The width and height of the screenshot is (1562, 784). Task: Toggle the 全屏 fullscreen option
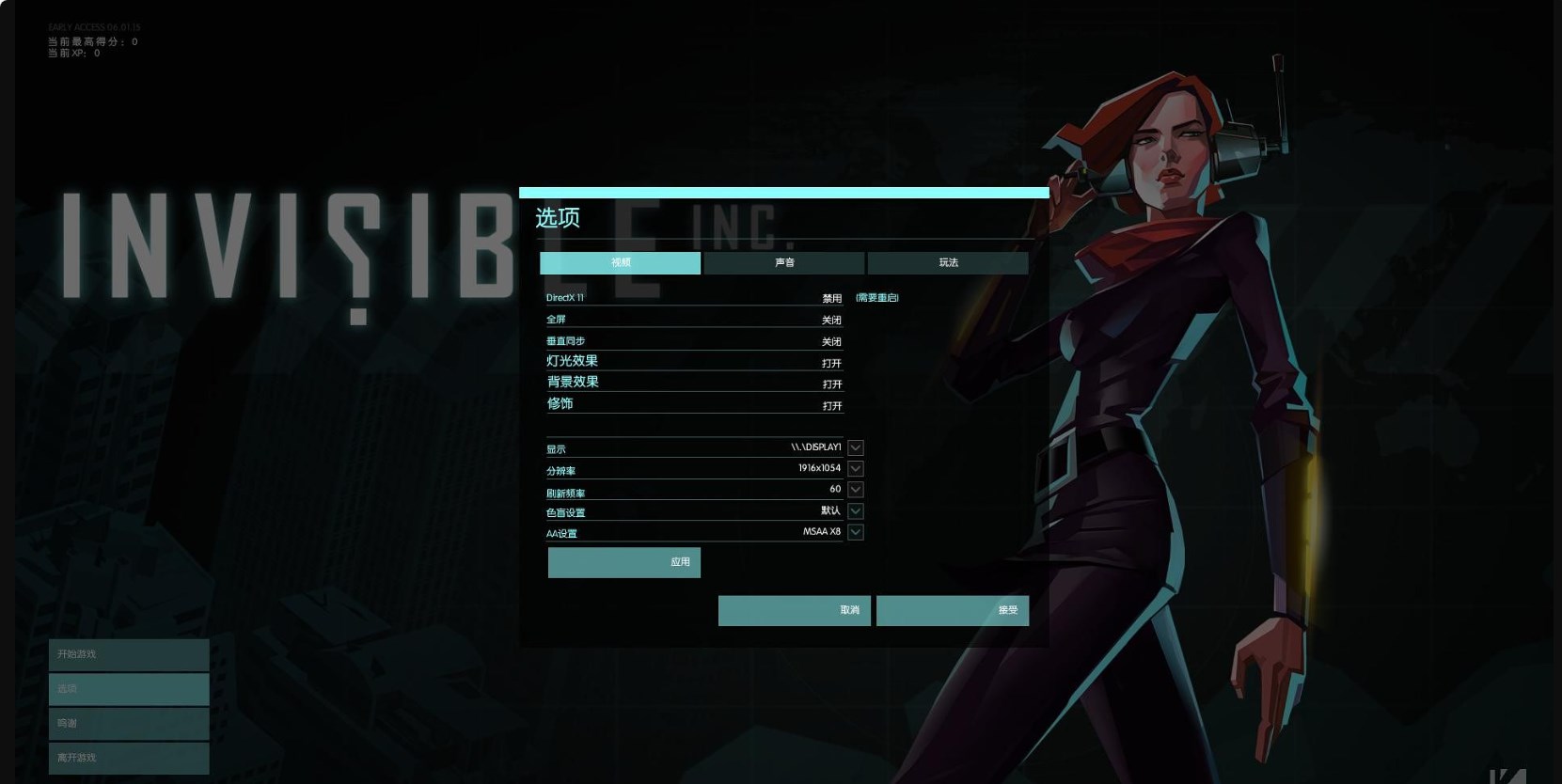[831, 320]
